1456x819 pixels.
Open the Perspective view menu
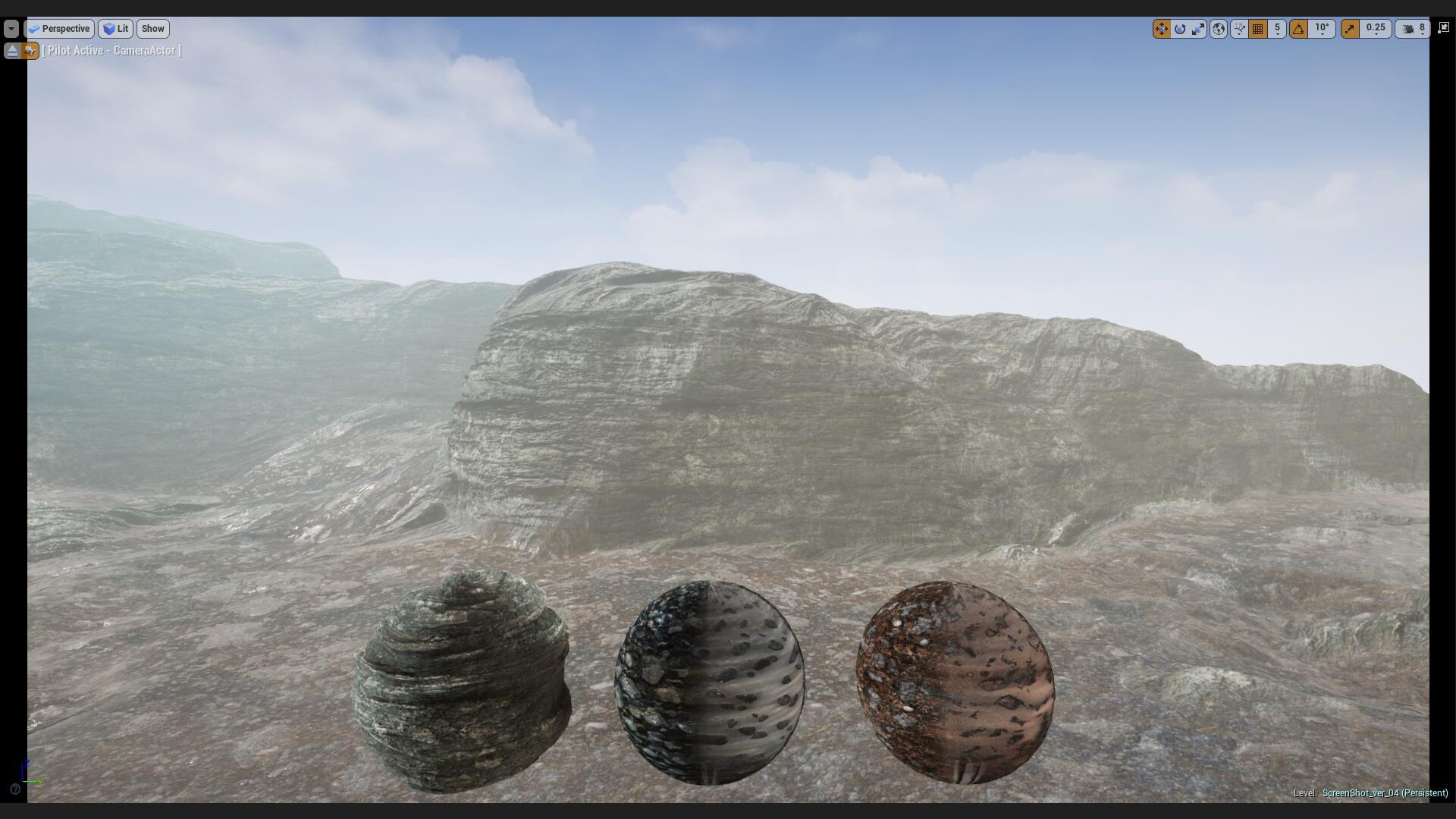(60, 28)
